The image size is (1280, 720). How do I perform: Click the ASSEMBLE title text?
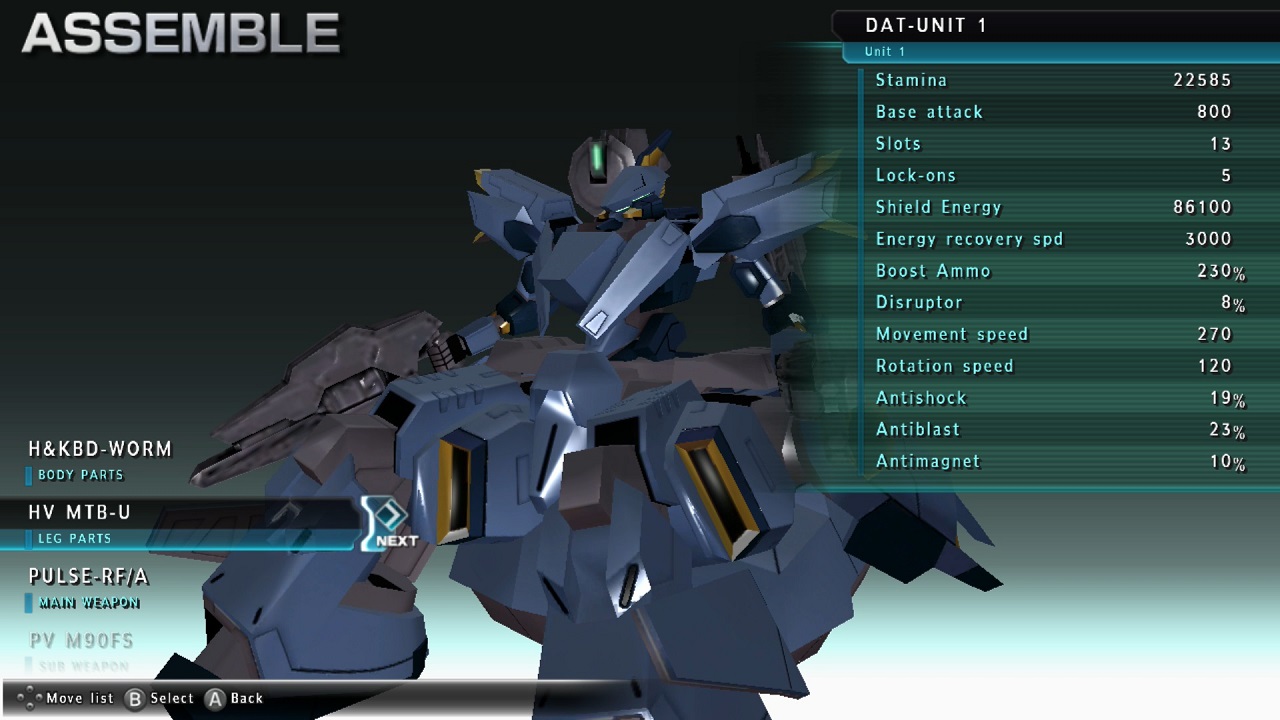180,32
